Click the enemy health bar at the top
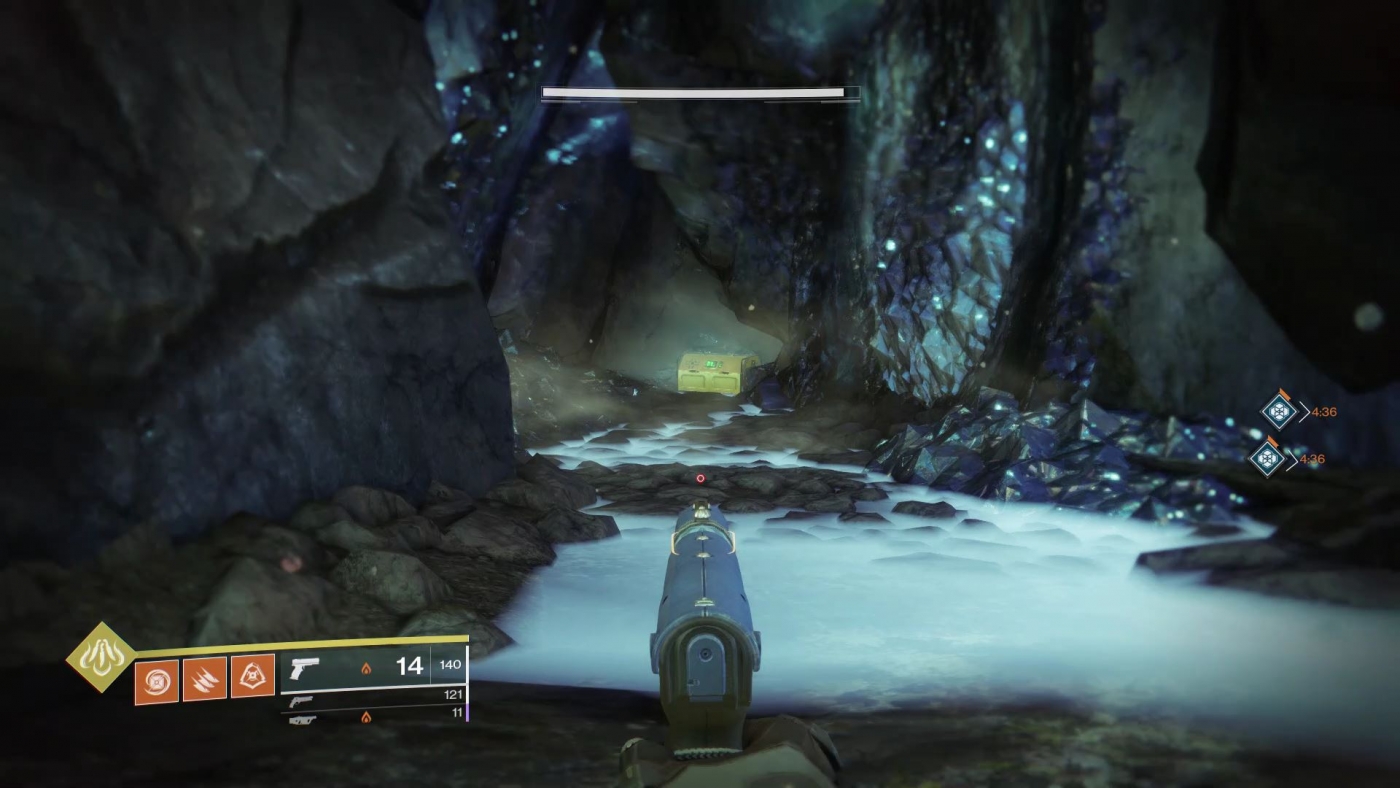This screenshot has width=1400, height=788. pos(700,92)
